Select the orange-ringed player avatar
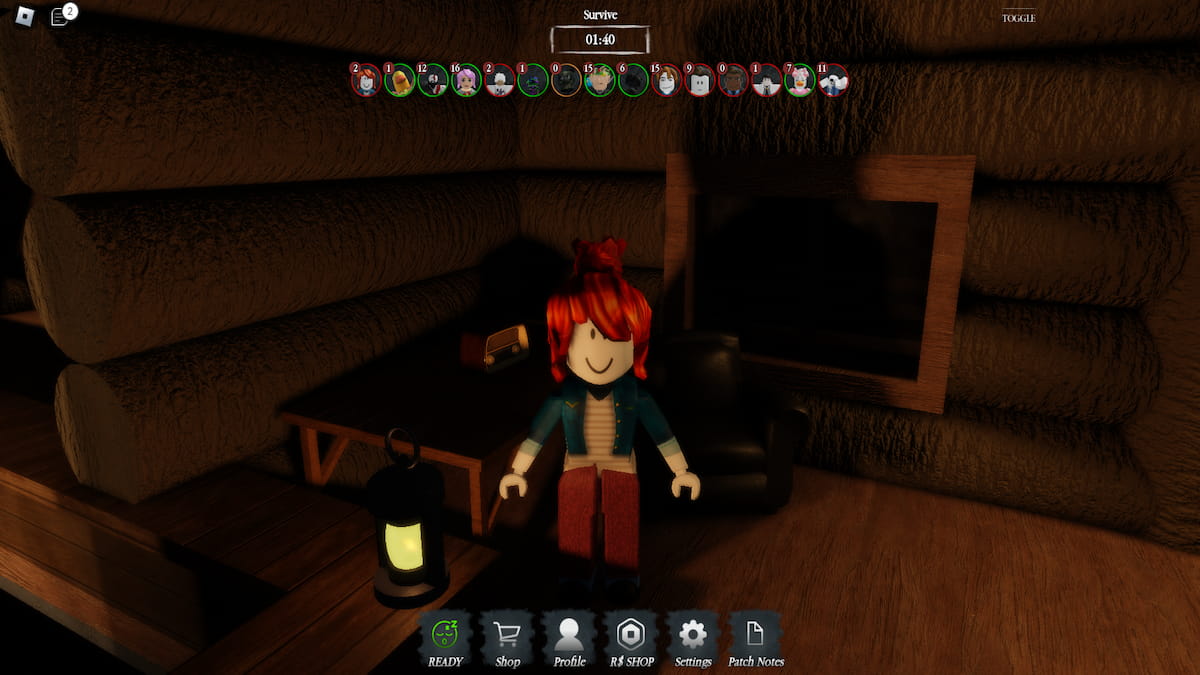Image resolution: width=1200 pixels, height=675 pixels. [566, 81]
